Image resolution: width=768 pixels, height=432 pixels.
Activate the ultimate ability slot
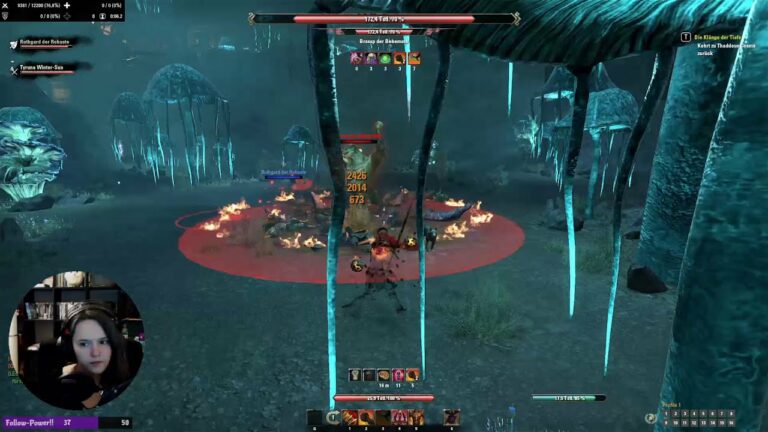click(x=452, y=417)
